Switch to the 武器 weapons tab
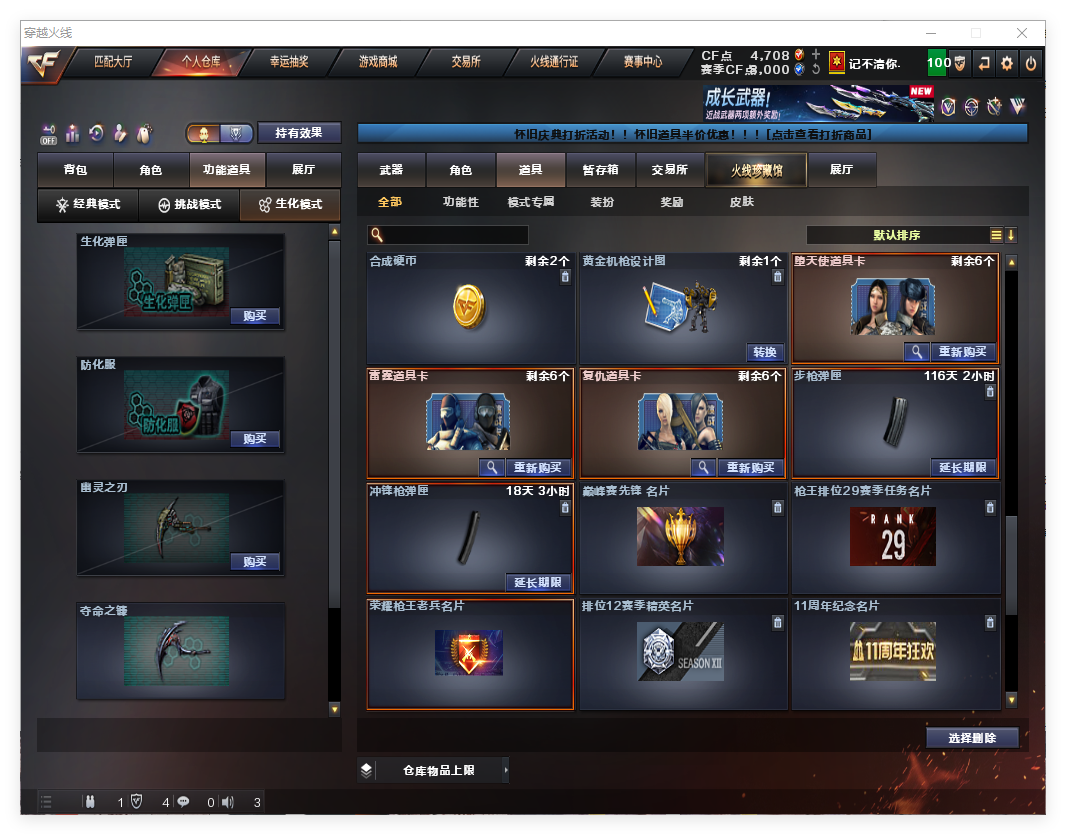 point(391,170)
